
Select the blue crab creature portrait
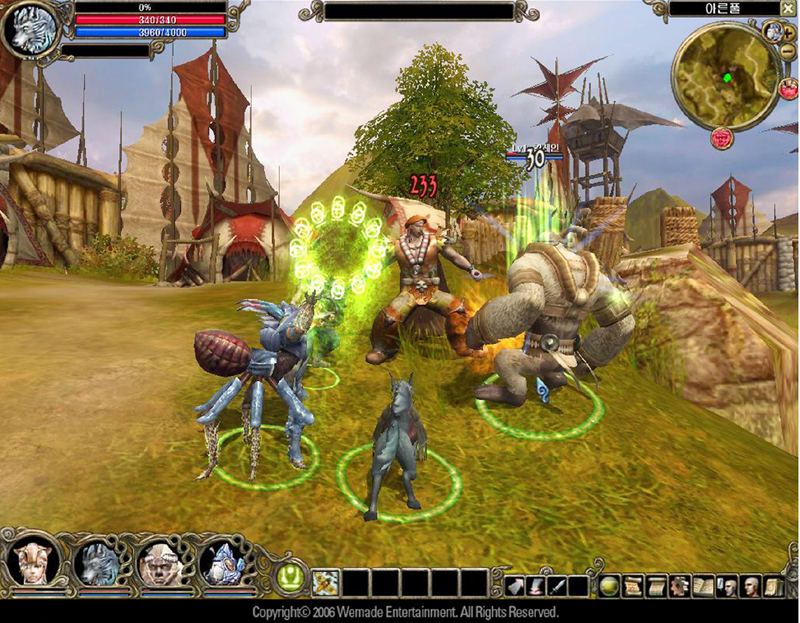click(x=221, y=564)
